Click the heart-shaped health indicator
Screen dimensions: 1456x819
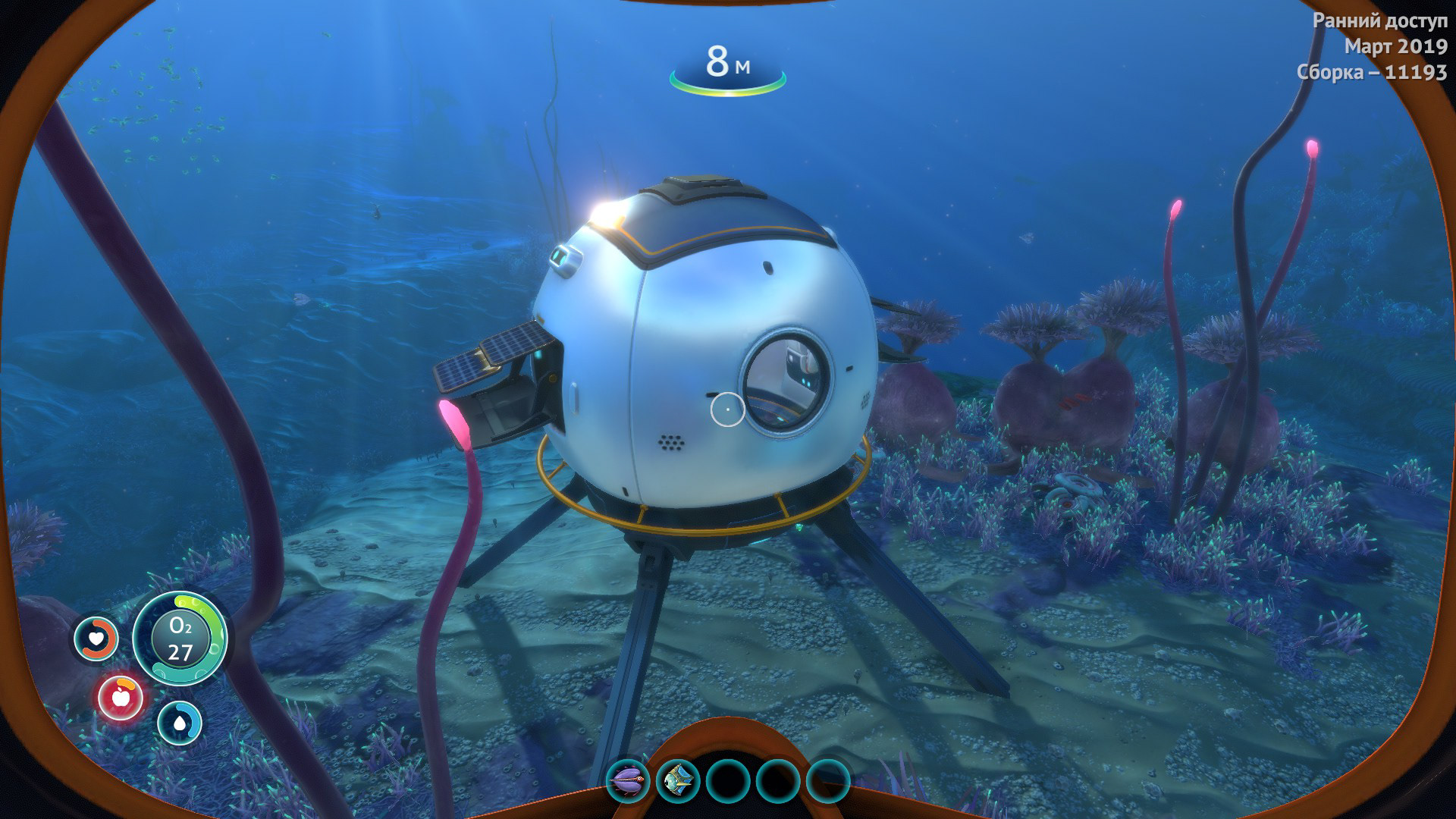tap(96, 639)
